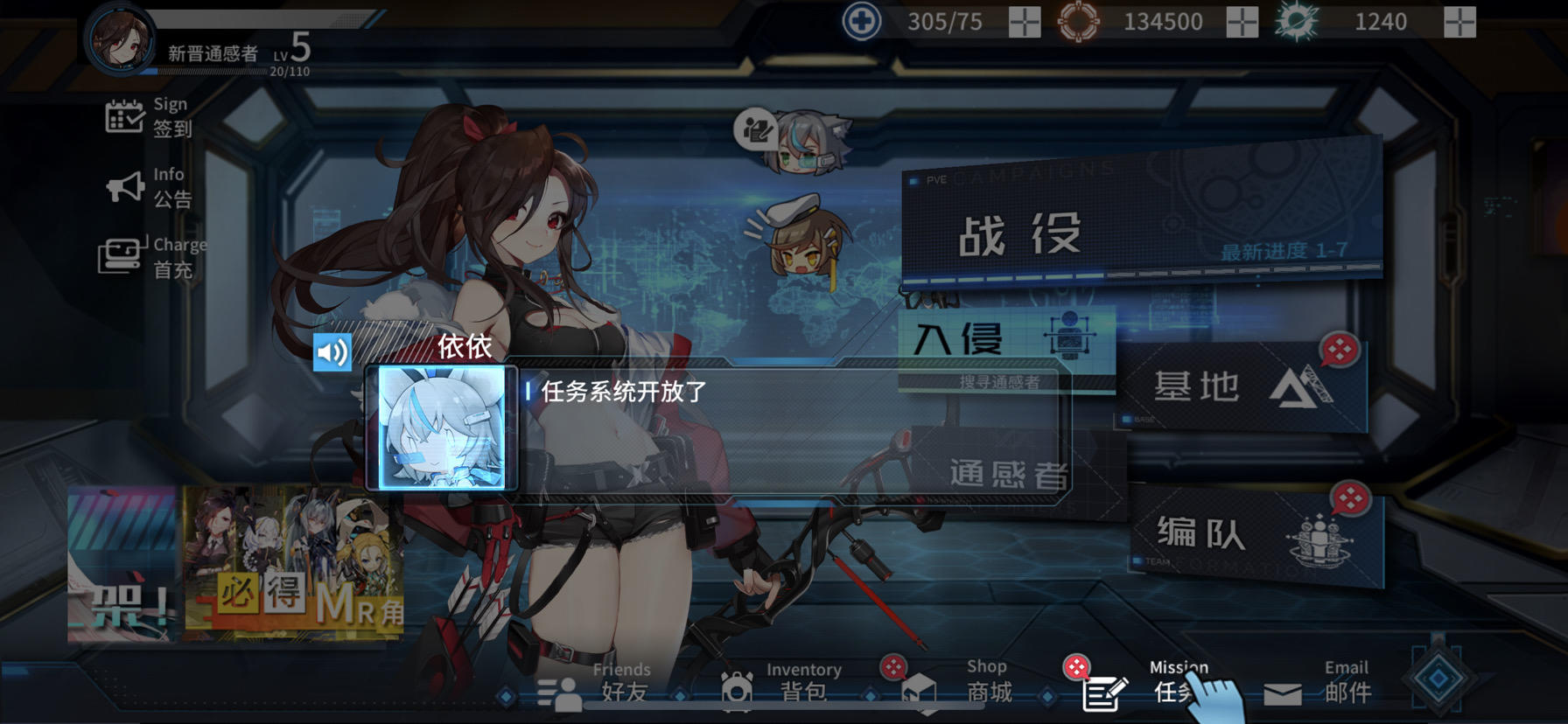Open the Charge (首充) wallet icon

[121, 254]
